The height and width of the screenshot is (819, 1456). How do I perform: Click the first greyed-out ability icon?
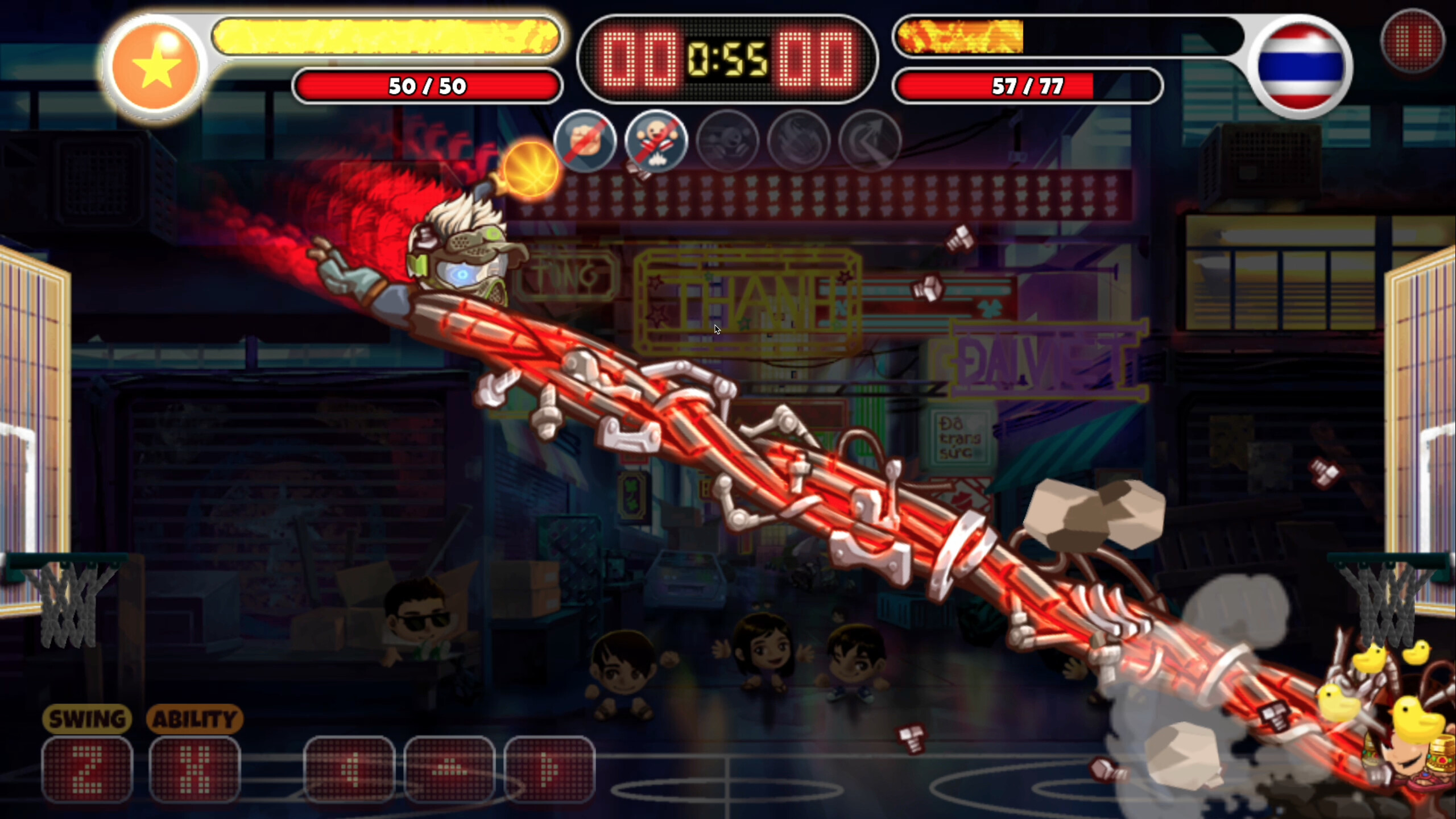point(729,143)
